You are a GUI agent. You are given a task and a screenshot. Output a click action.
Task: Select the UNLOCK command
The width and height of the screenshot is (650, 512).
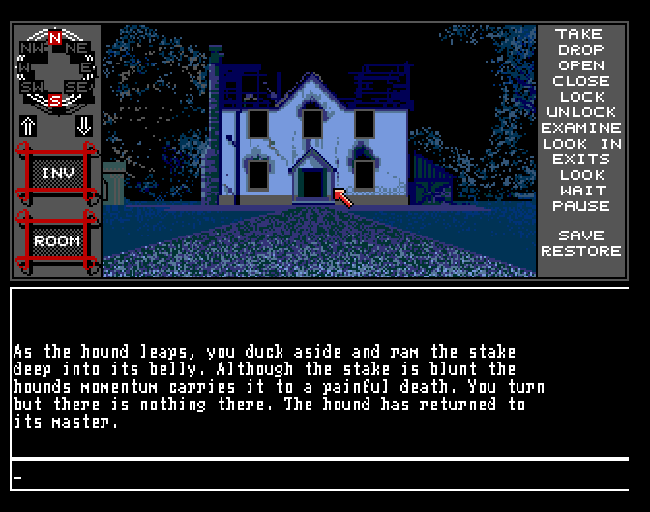pyautogui.click(x=581, y=112)
